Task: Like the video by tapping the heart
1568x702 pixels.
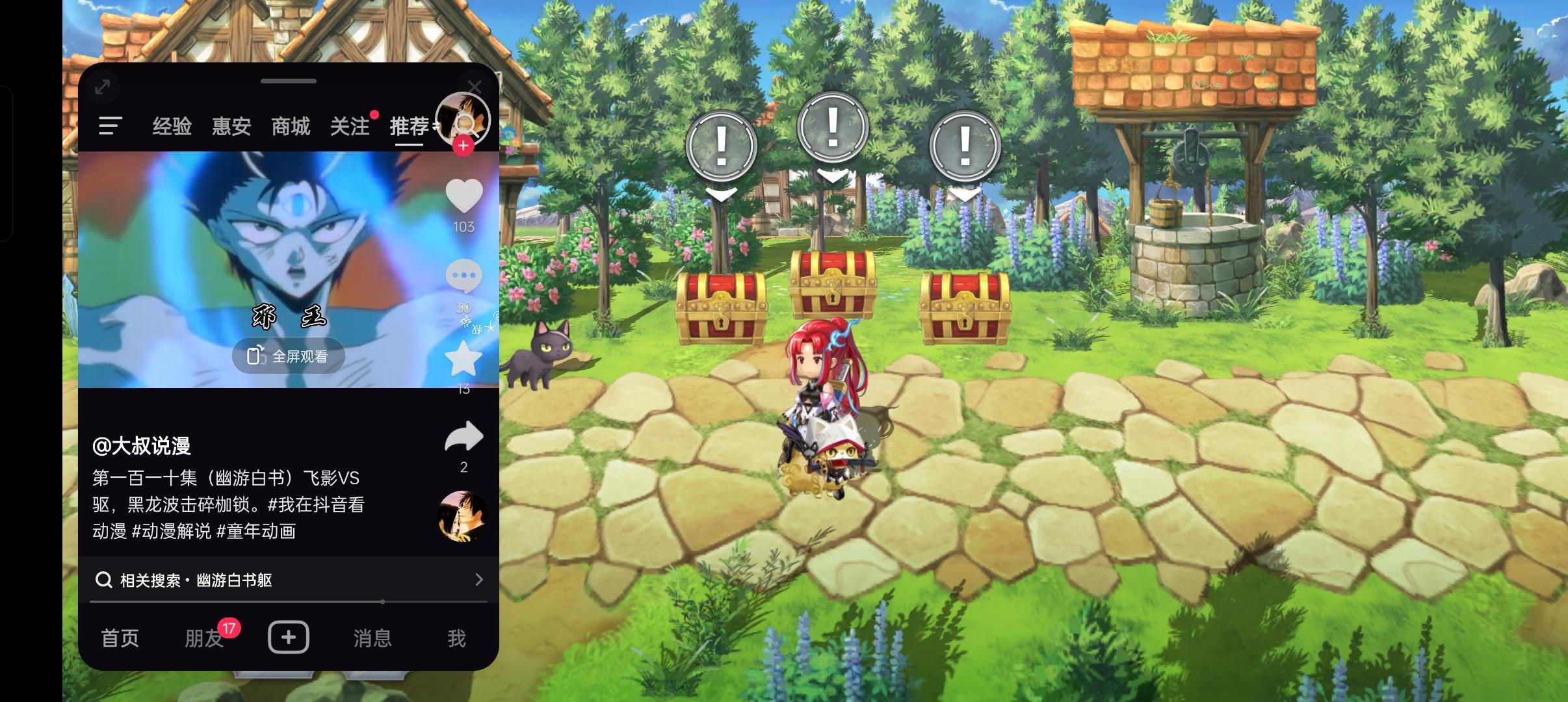Action: click(464, 195)
